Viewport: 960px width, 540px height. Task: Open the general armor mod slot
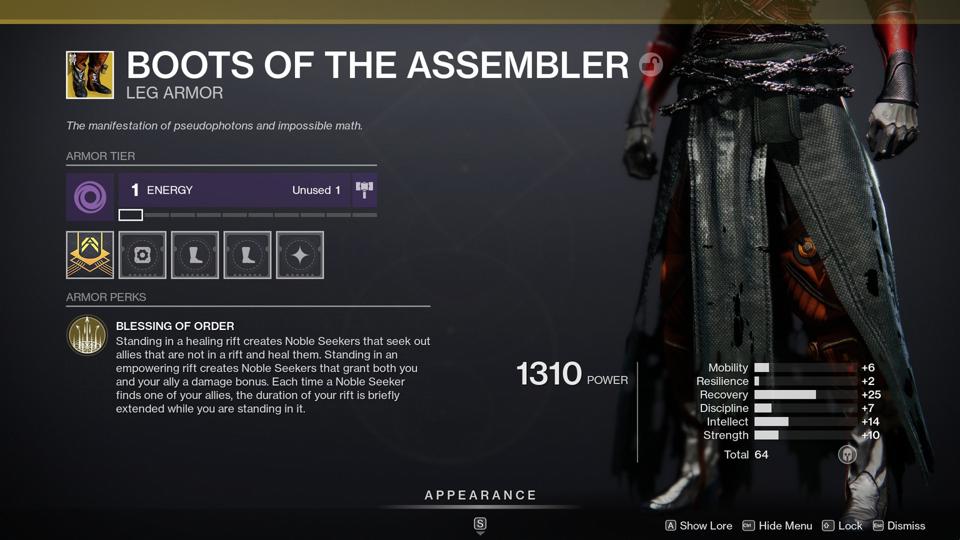coord(143,255)
